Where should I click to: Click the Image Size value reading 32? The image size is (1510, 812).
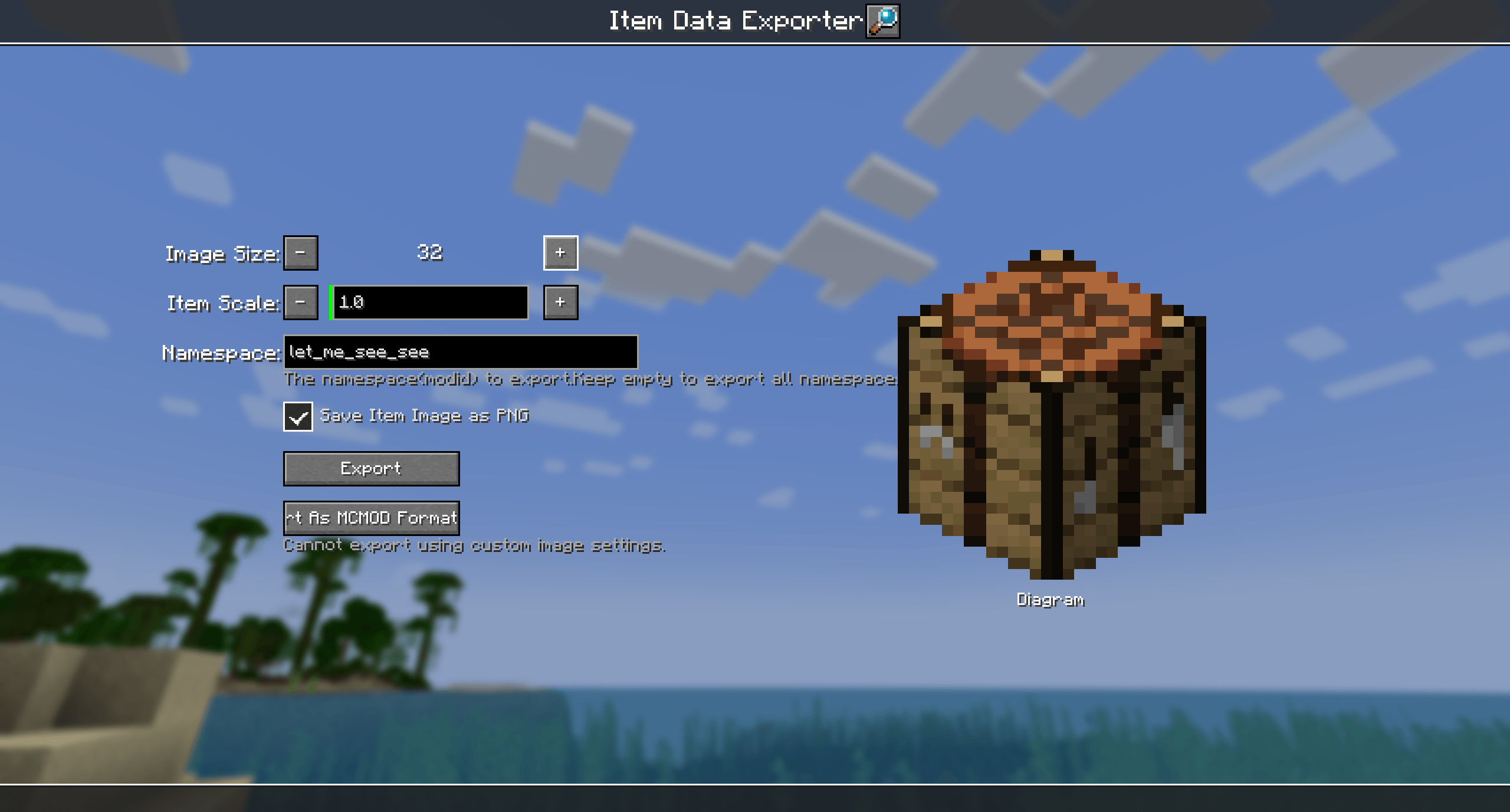coord(430,253)
